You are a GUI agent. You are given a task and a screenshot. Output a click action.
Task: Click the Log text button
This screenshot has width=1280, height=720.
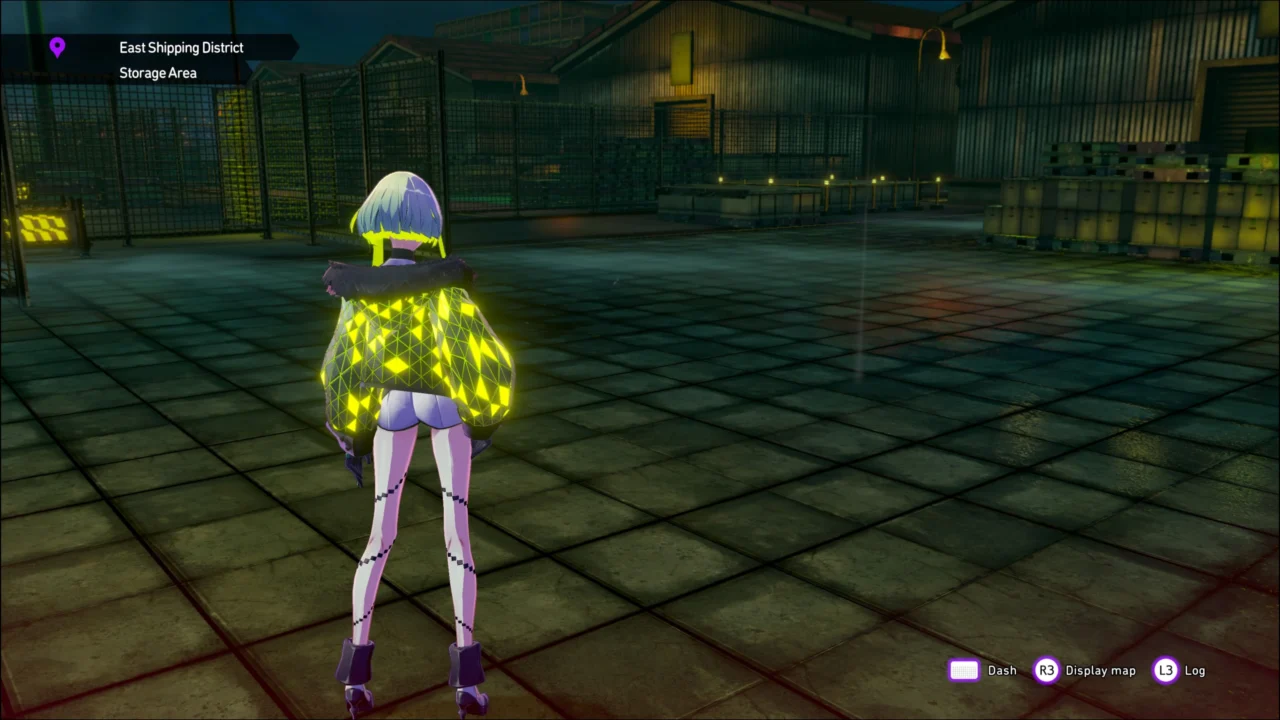tap(1195, 670)
